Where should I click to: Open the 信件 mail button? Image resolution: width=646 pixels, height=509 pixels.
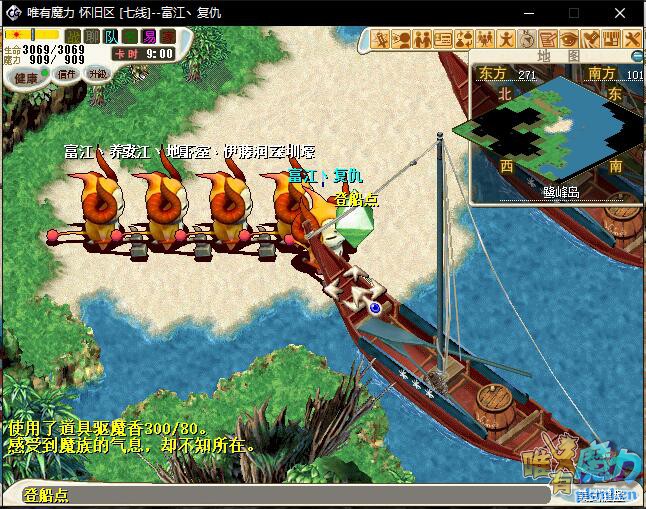[67, 74]
